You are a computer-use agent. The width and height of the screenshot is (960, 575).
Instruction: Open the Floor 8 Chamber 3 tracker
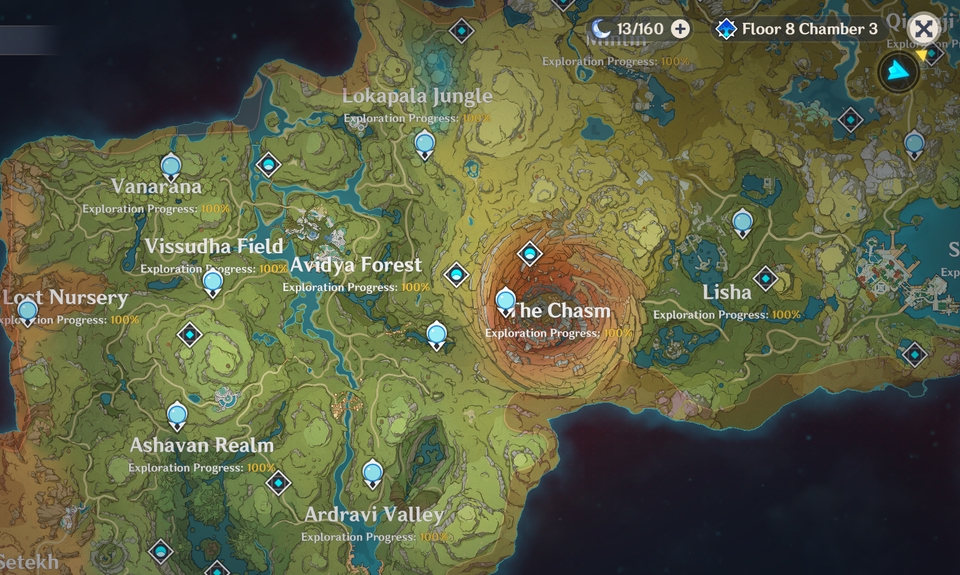pyautogui.click(x=797, y=29)
